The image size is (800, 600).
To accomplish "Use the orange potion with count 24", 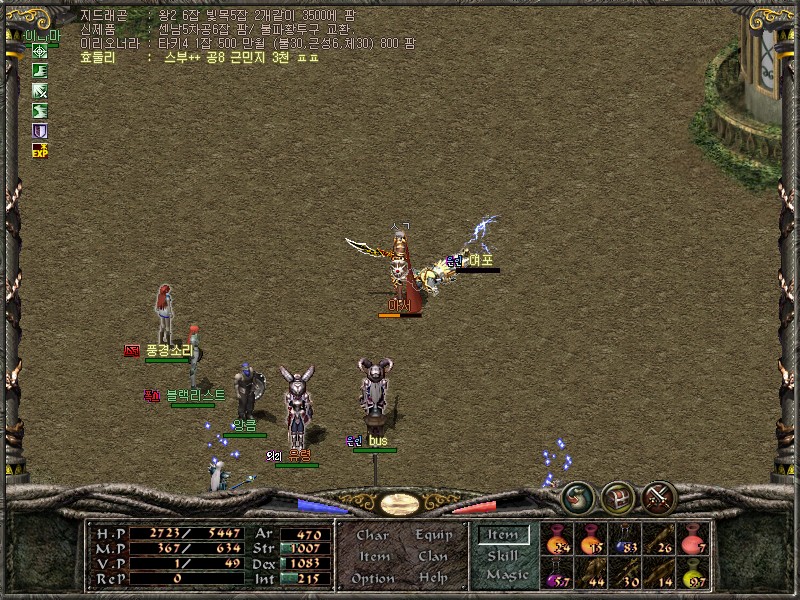I will click(x=556, y=540).
